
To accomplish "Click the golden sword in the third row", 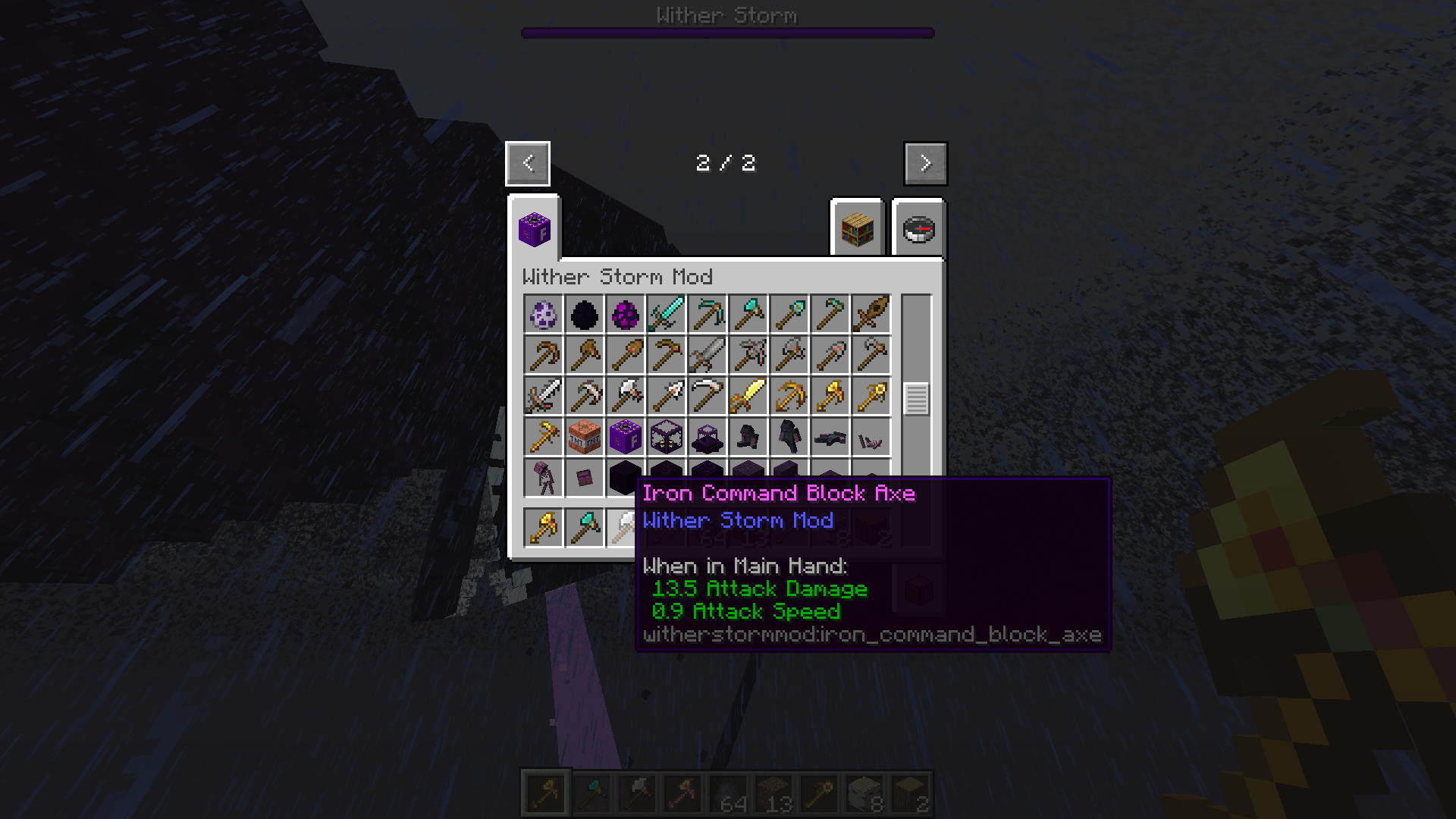I will tap(748, 396).
